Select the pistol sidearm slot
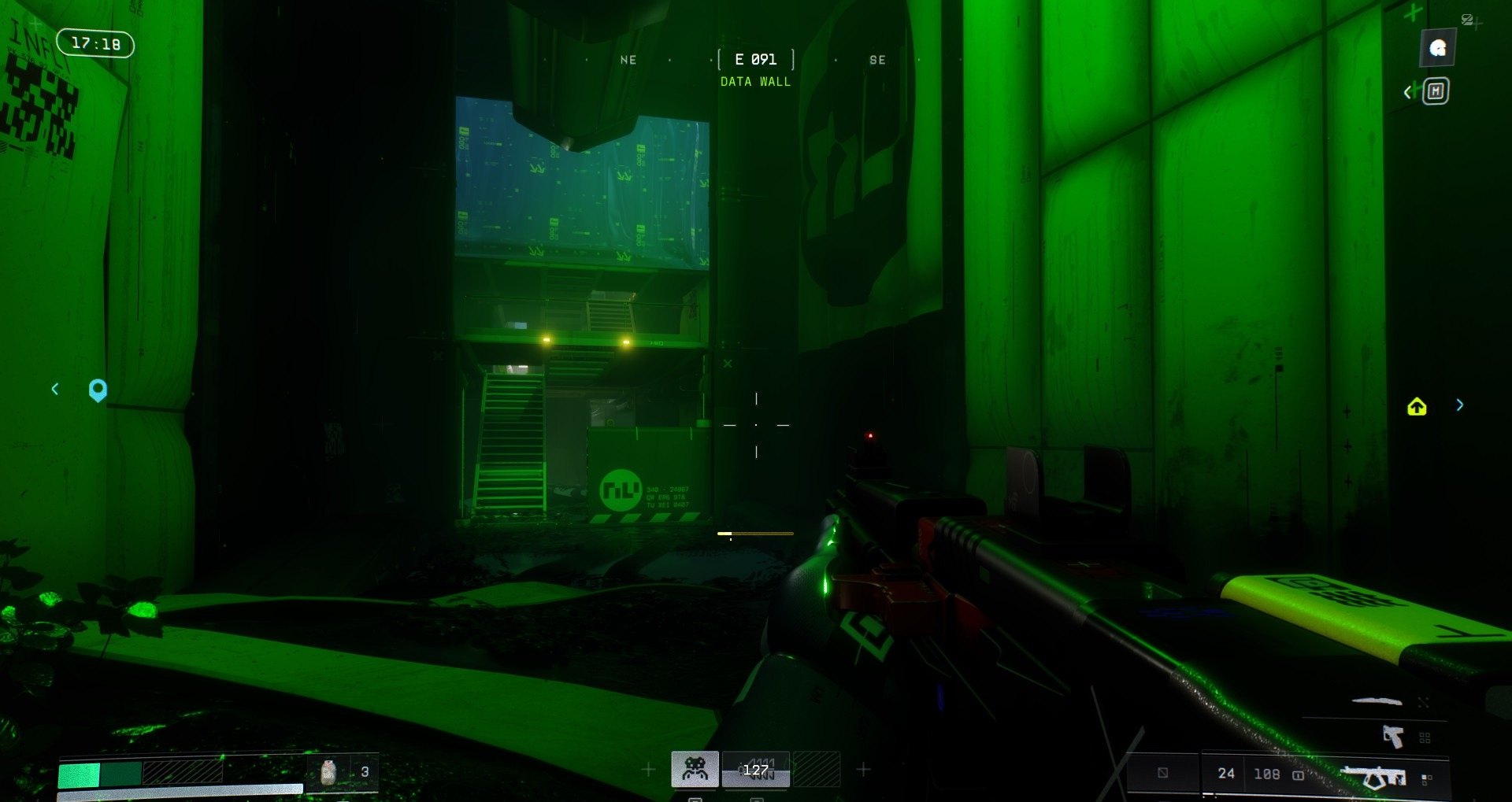Image resolution: width=1512 pixels, height=802 pixels. [x=1393, y=737]
